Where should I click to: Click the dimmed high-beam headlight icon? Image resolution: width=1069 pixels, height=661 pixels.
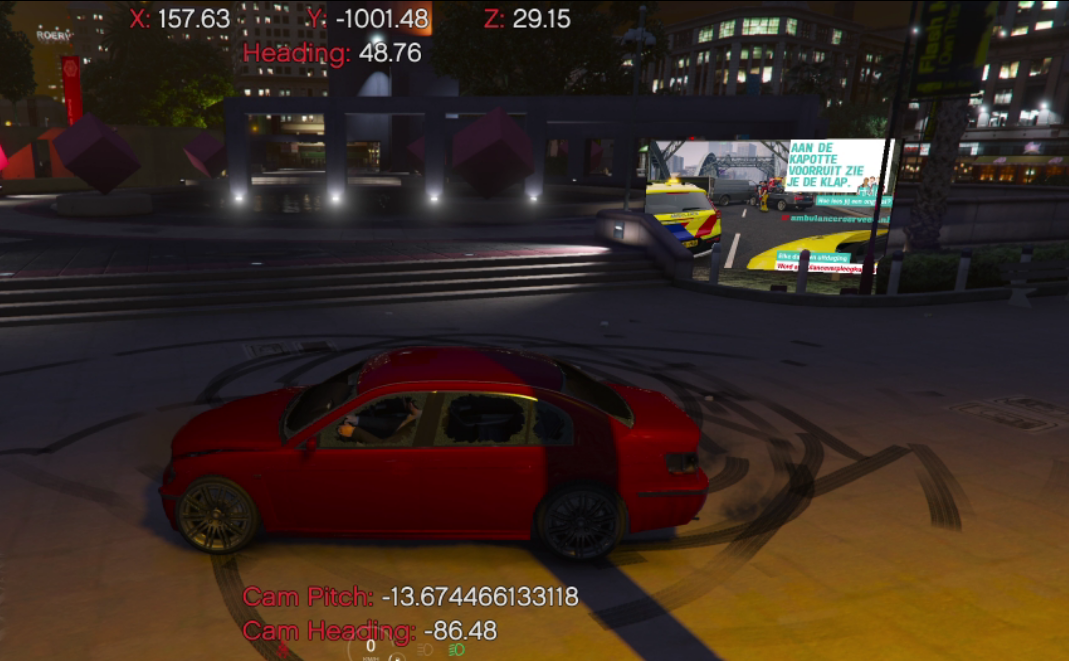[424, 649]
